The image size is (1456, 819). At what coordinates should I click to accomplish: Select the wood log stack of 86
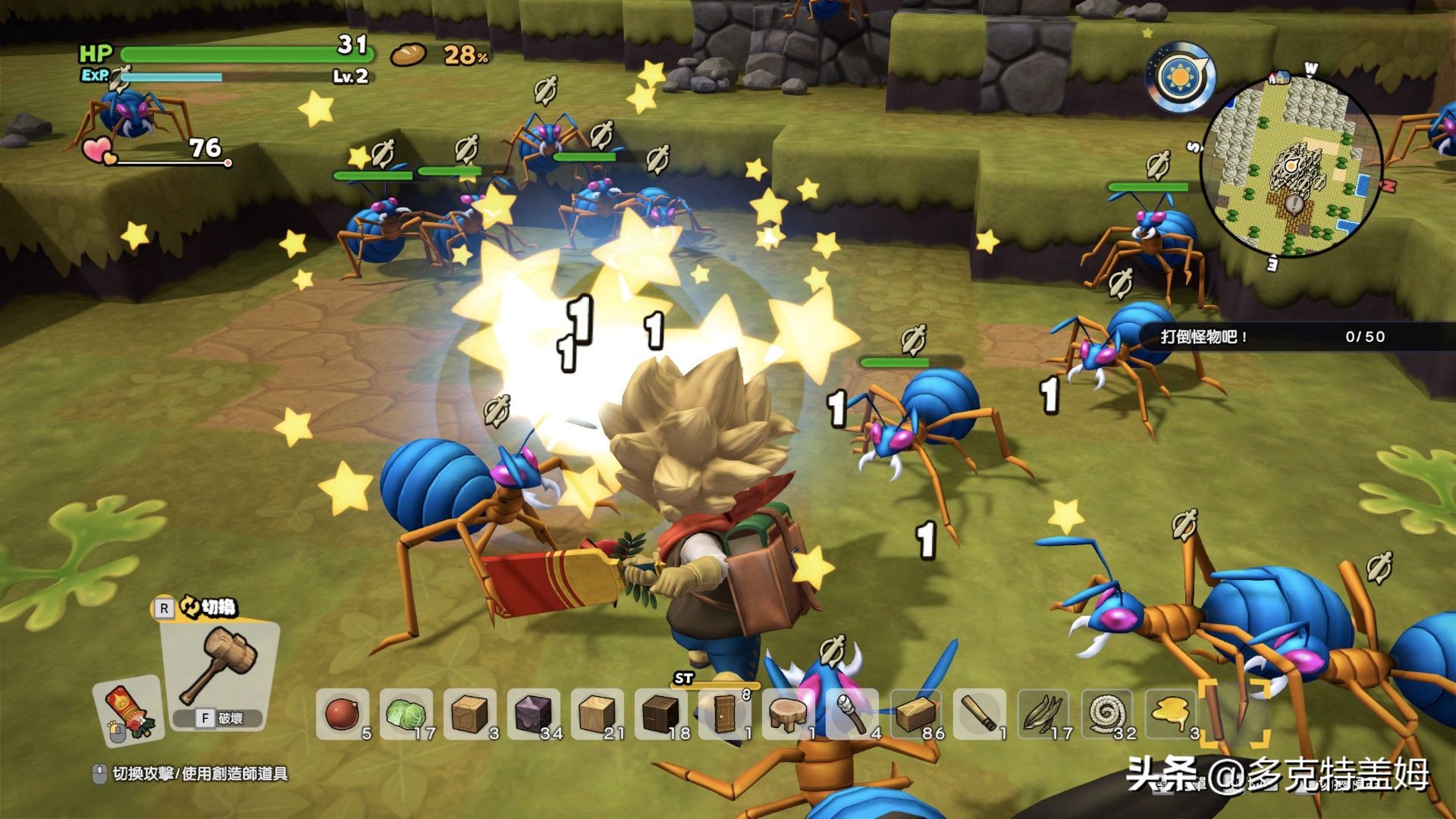[915, 714]
